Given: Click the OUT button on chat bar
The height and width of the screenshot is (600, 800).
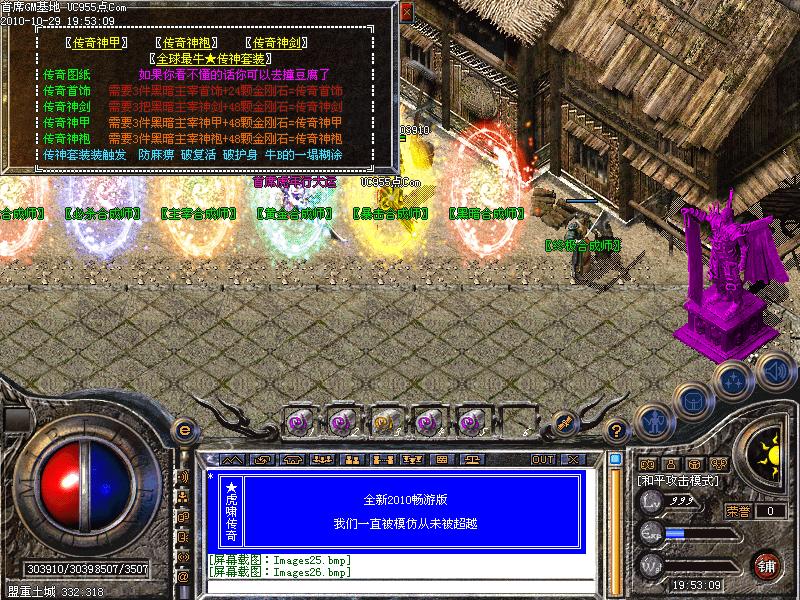Looking at the screenshot, I should [x=542, y=459].
